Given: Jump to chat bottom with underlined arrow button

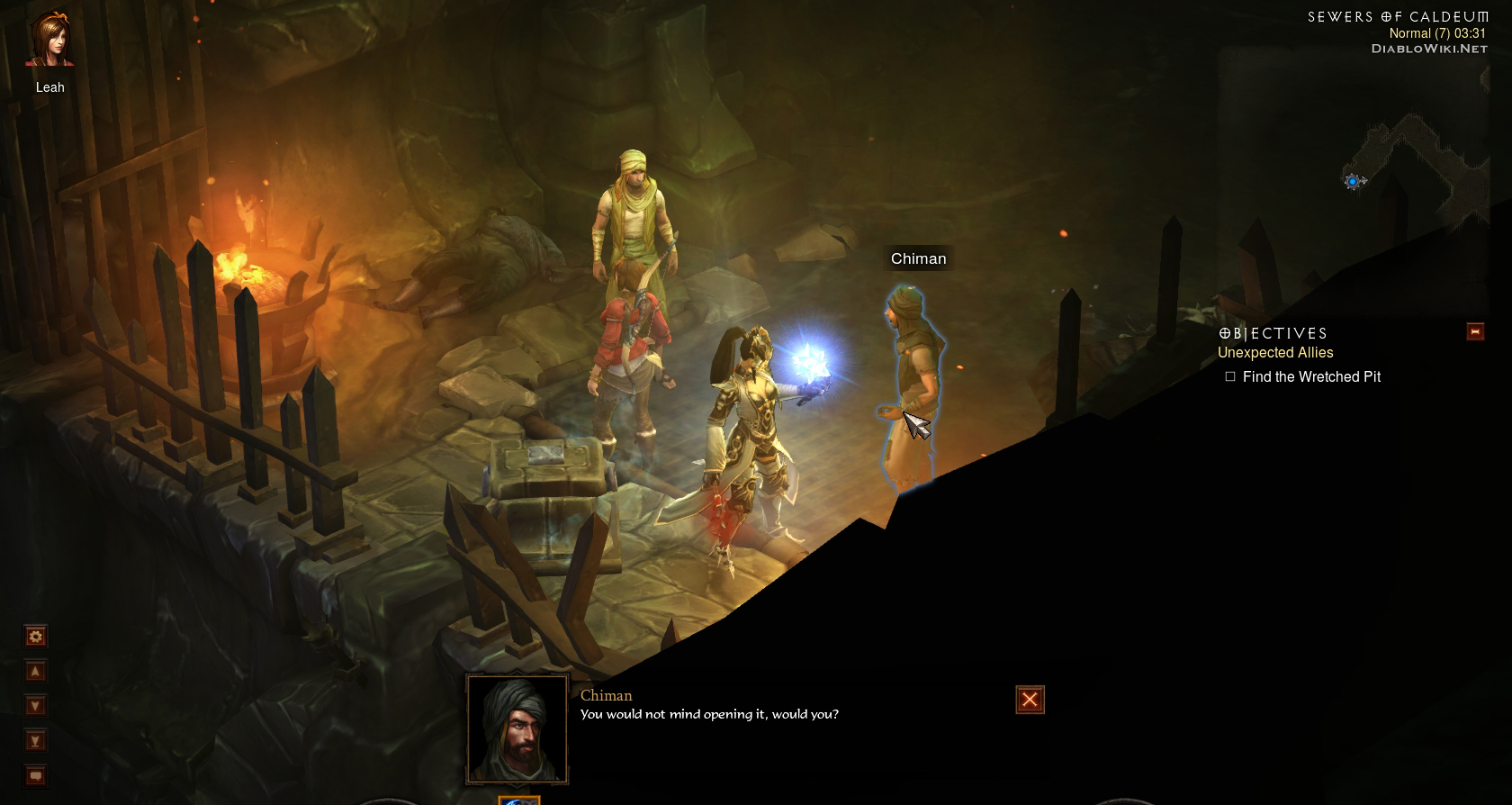Looking at the screenshot, I should (x=35, y=741).
